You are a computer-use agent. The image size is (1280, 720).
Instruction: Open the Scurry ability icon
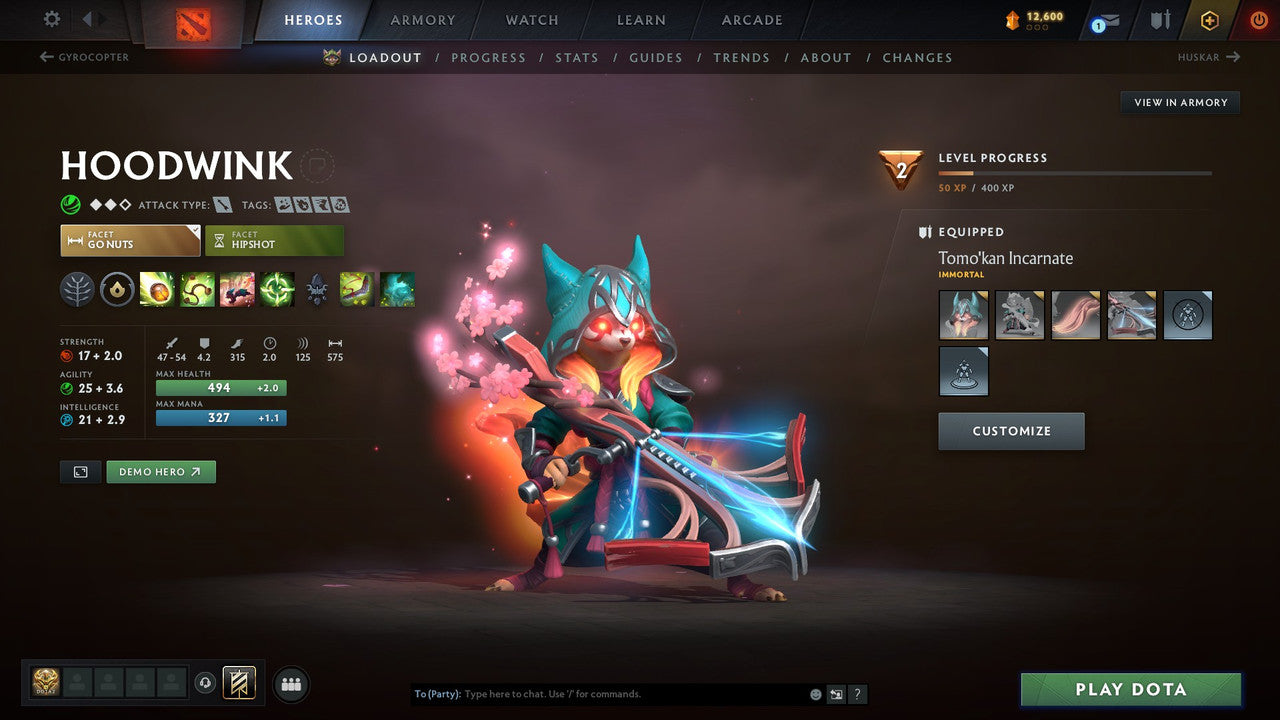(x=237, y=289)
